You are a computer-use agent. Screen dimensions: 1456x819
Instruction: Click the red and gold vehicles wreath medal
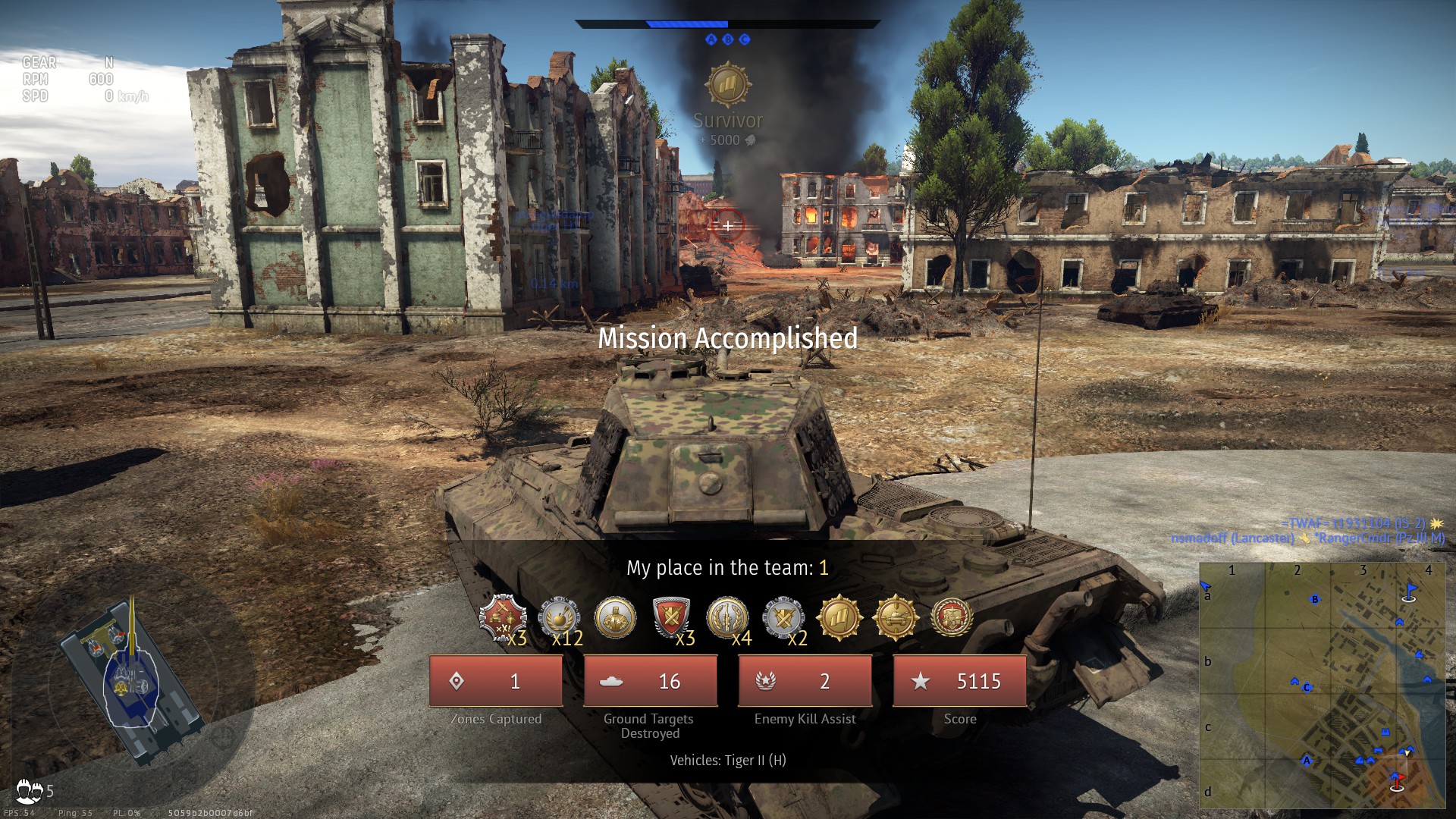click(x=952, y=618)
